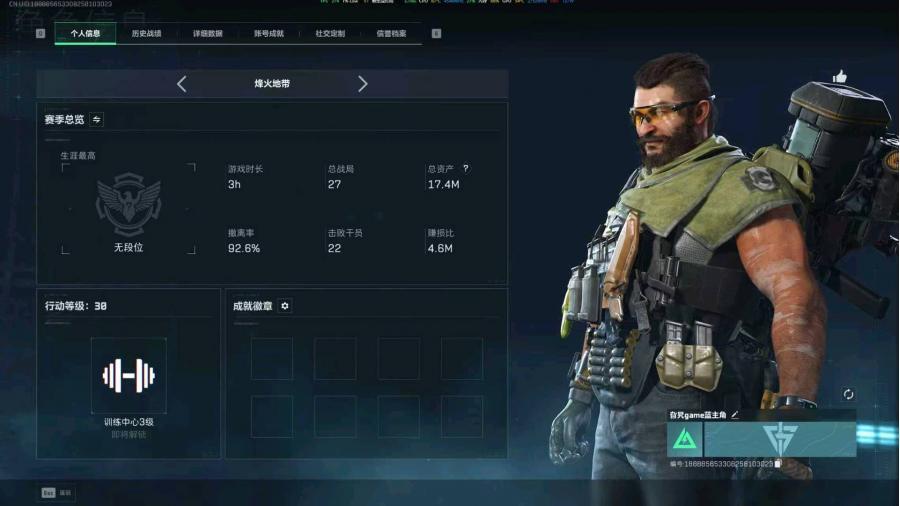Select the player name card banner

[780, 439]
